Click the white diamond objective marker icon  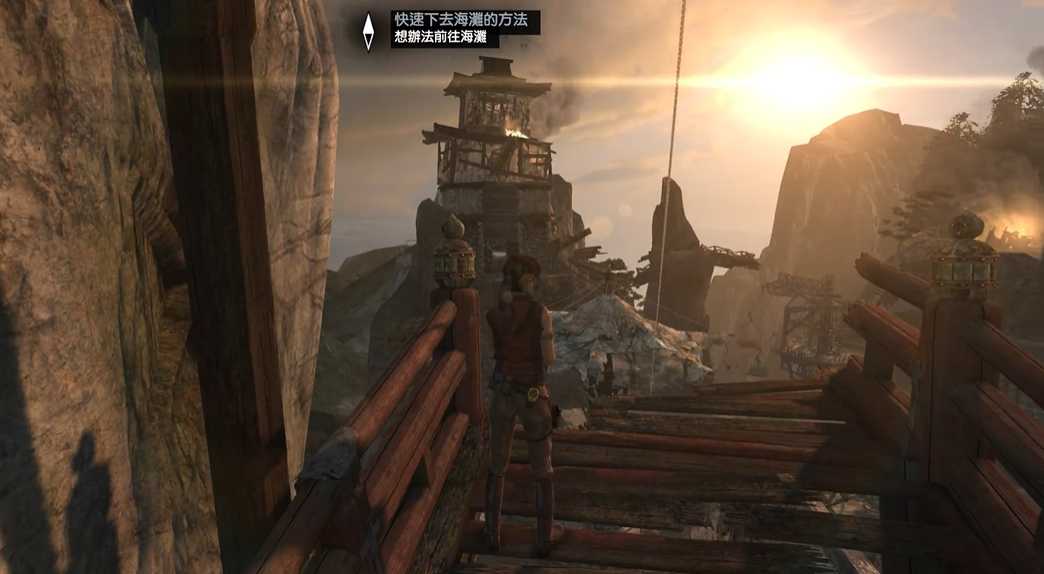[369, 30]
